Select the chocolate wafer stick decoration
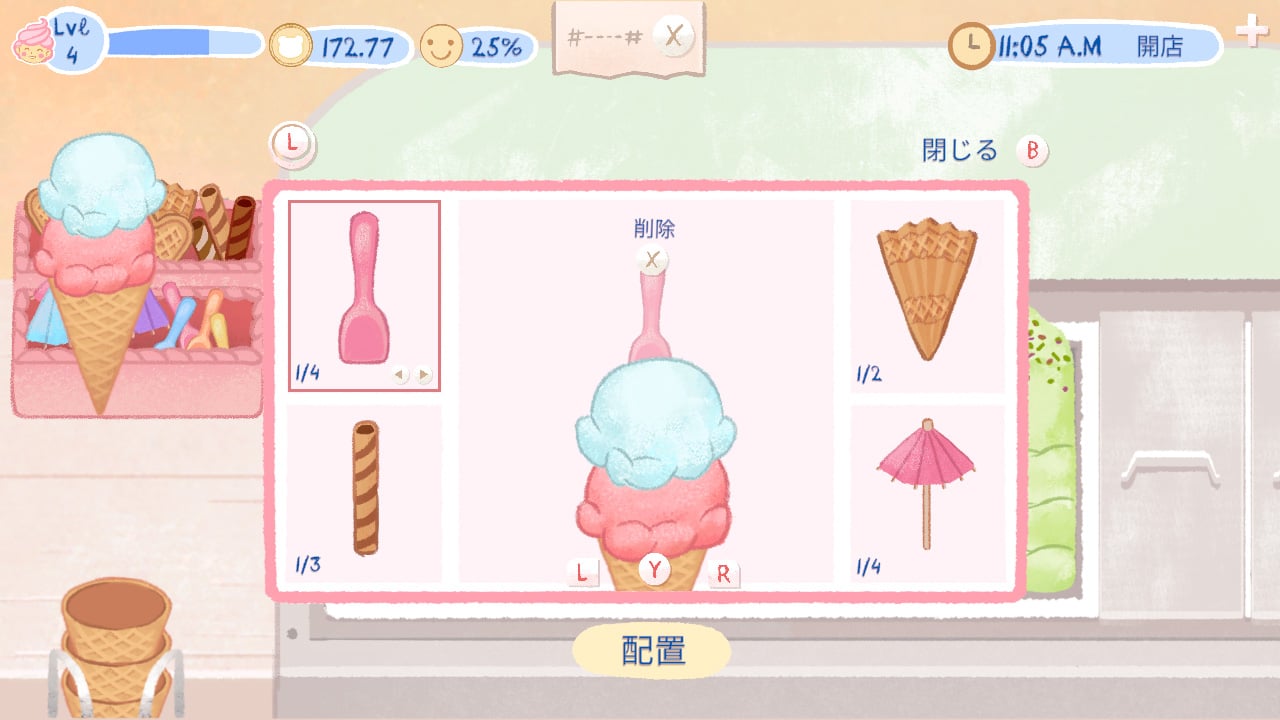The image size is (1280, 720). tap(363, 490)
